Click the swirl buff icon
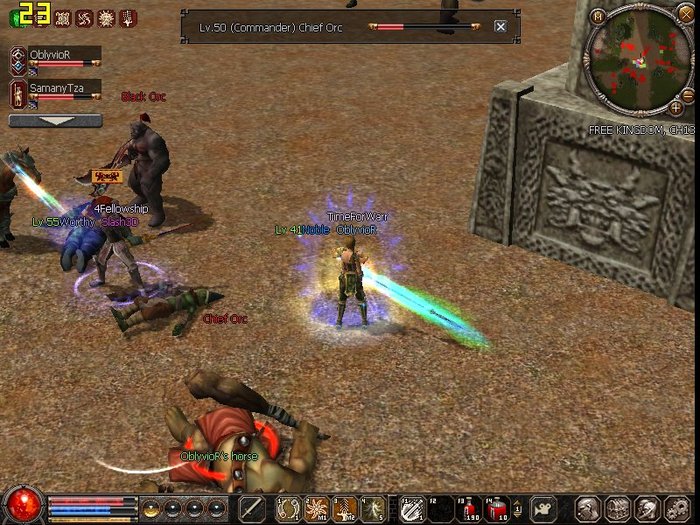Screen dimensions: 700x525 pyautogui.click(x=83, y=18)
